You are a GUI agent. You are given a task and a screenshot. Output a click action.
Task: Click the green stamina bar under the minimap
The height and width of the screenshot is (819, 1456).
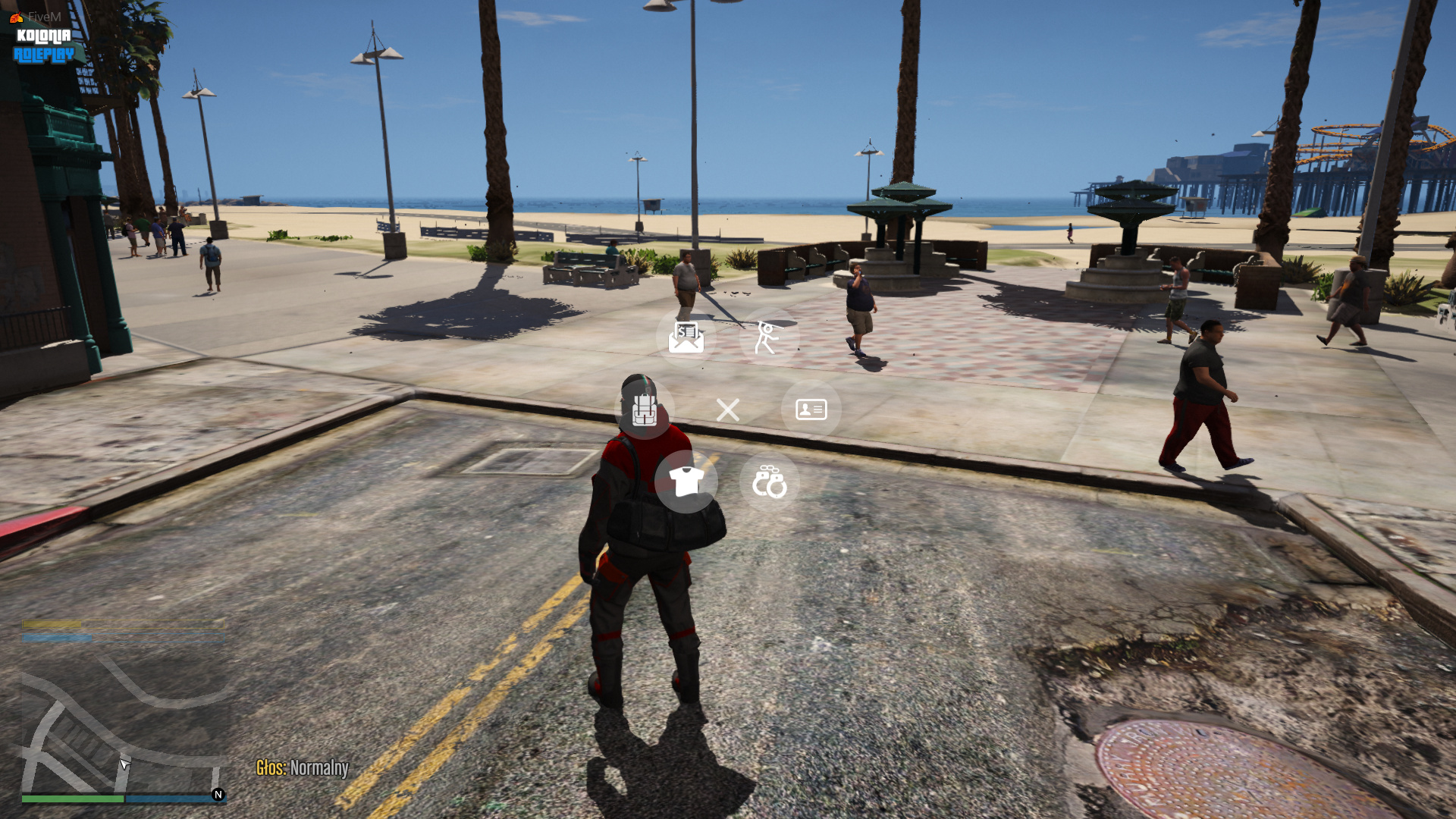click(x=73, y=799)
